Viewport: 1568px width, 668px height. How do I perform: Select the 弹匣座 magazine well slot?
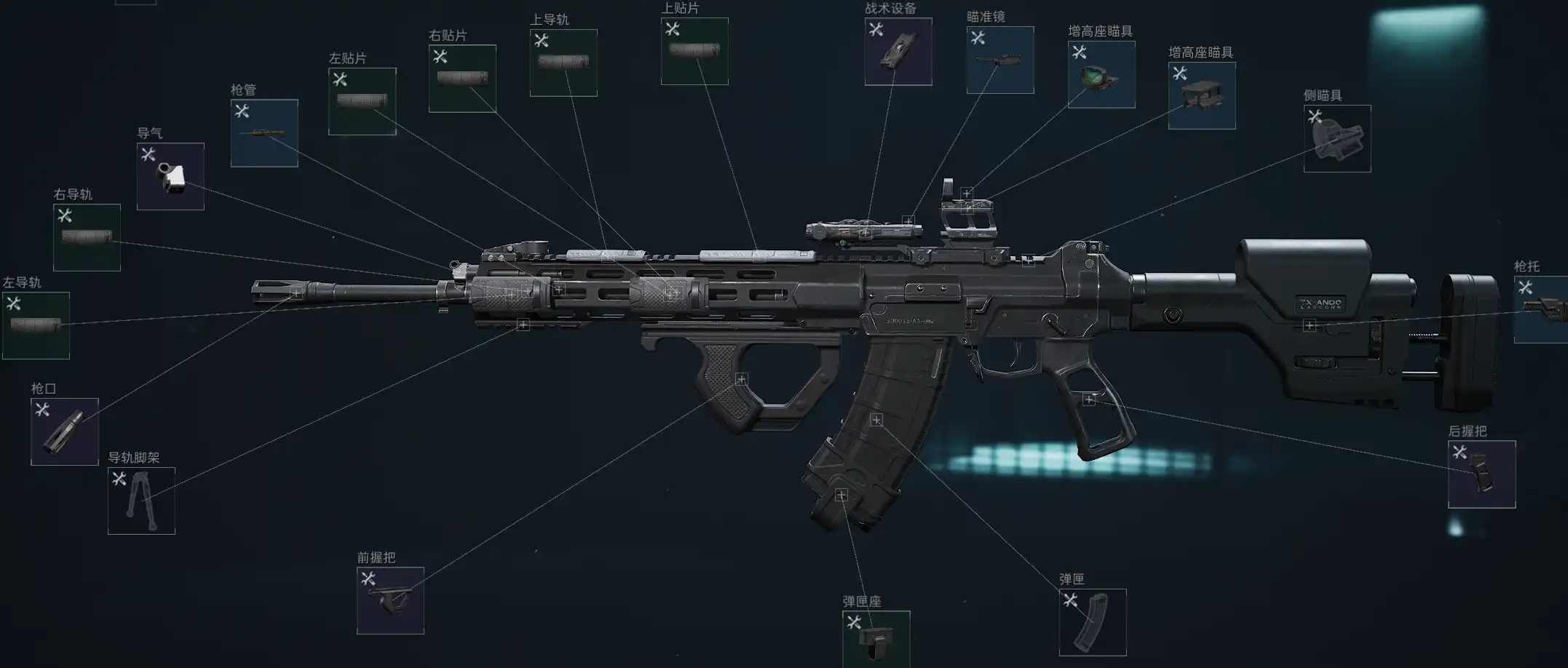876,639
